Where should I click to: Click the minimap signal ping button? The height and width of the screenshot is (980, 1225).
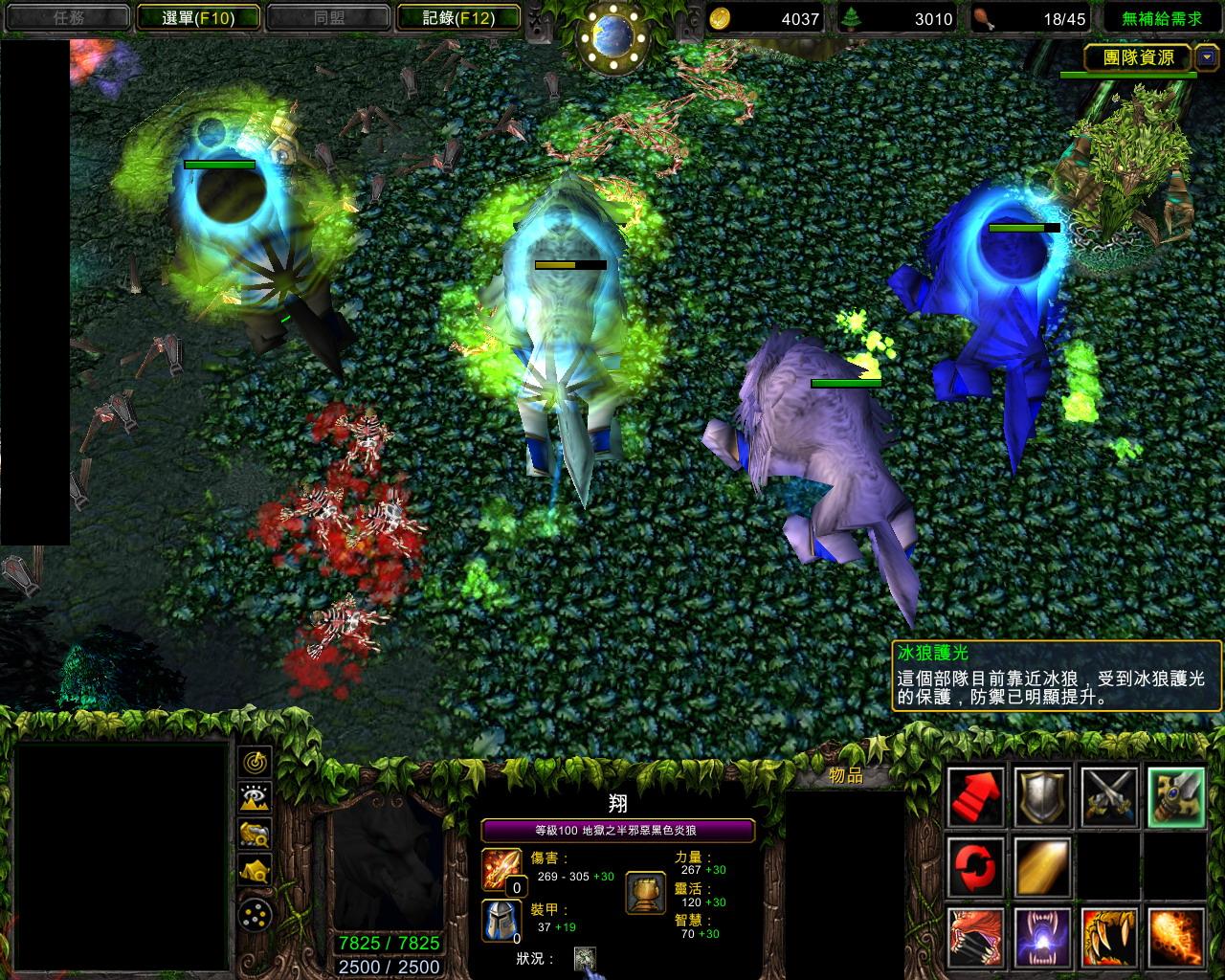click(x=256, y=763)
